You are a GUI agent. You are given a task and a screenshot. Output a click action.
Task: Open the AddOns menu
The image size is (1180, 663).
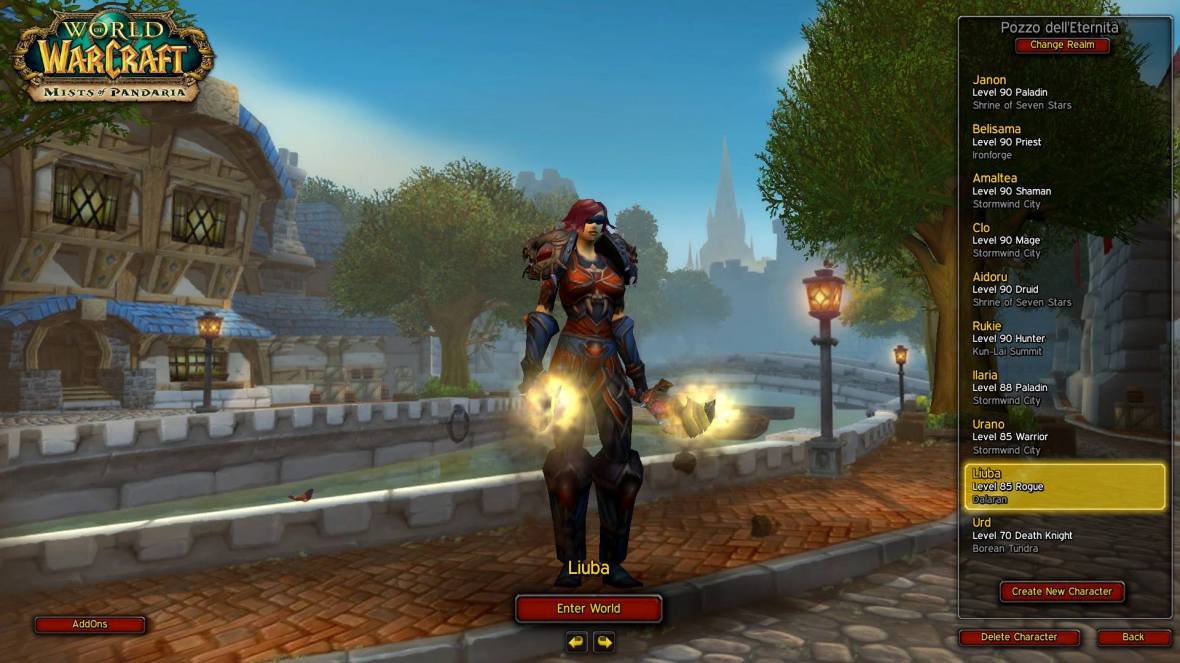click(90, 625)
